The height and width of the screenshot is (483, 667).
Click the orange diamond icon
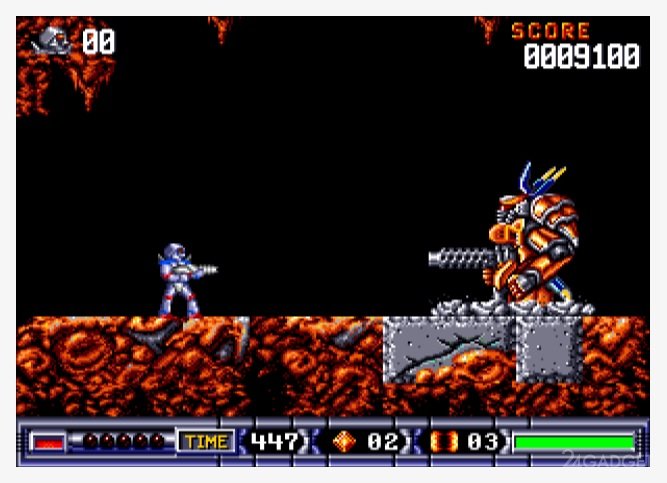(x=345, y=441)
